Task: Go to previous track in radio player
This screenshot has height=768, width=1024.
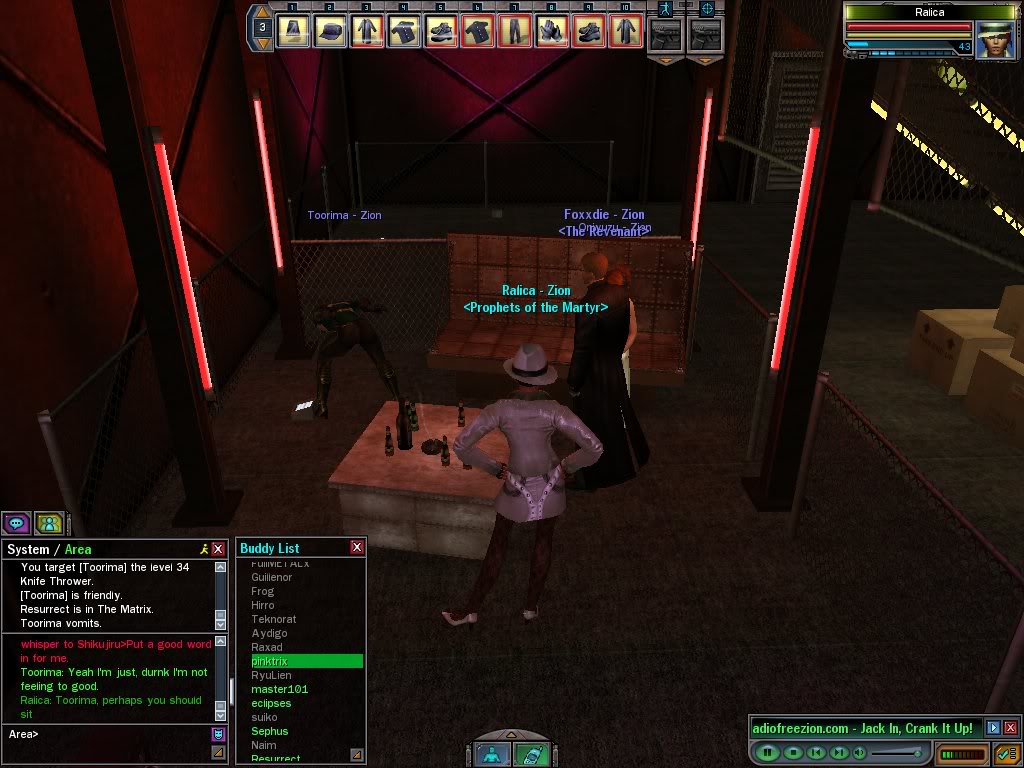Action: click(816, 752)
